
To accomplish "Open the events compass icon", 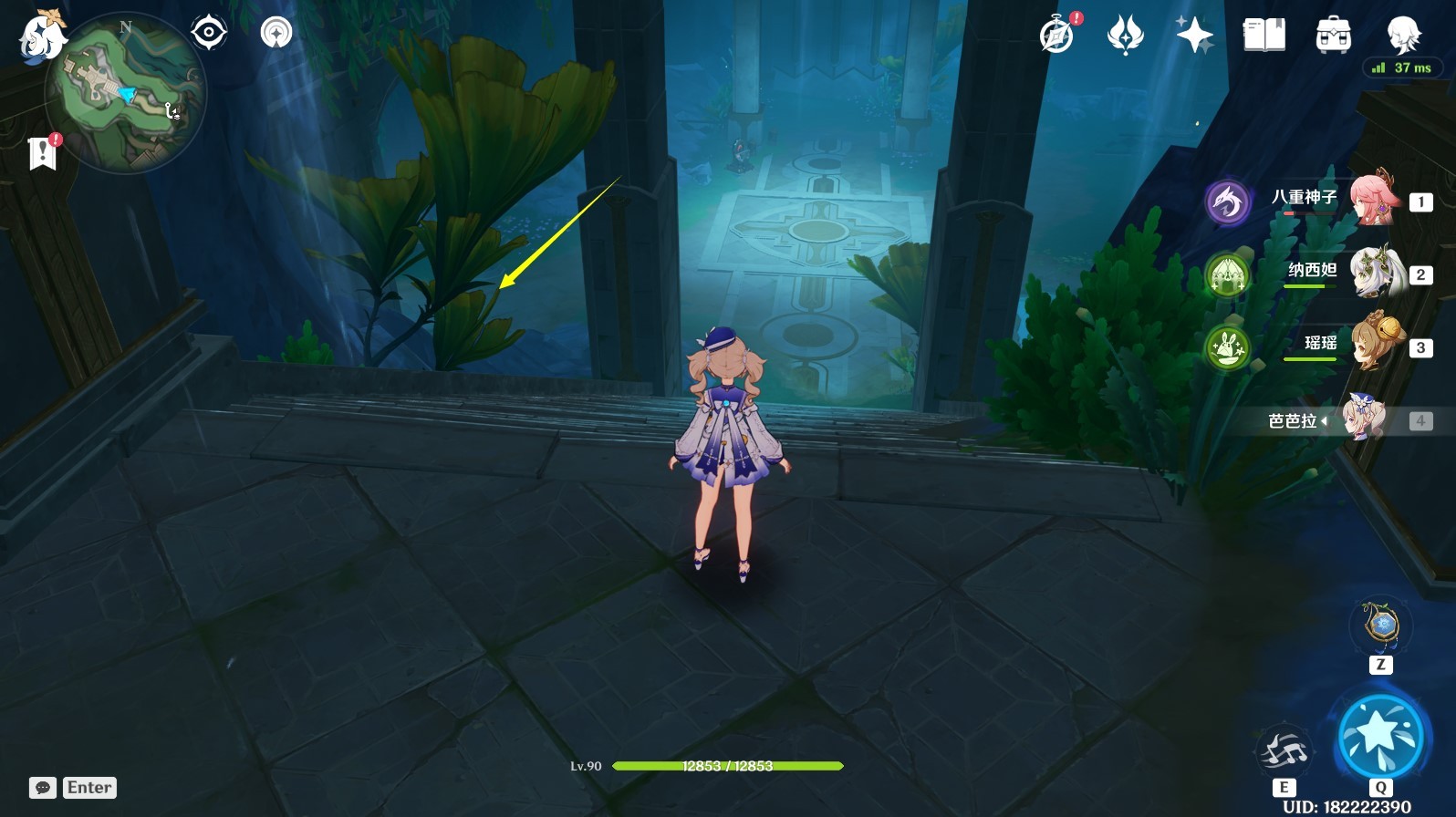I will click(x=1057, y=36).
